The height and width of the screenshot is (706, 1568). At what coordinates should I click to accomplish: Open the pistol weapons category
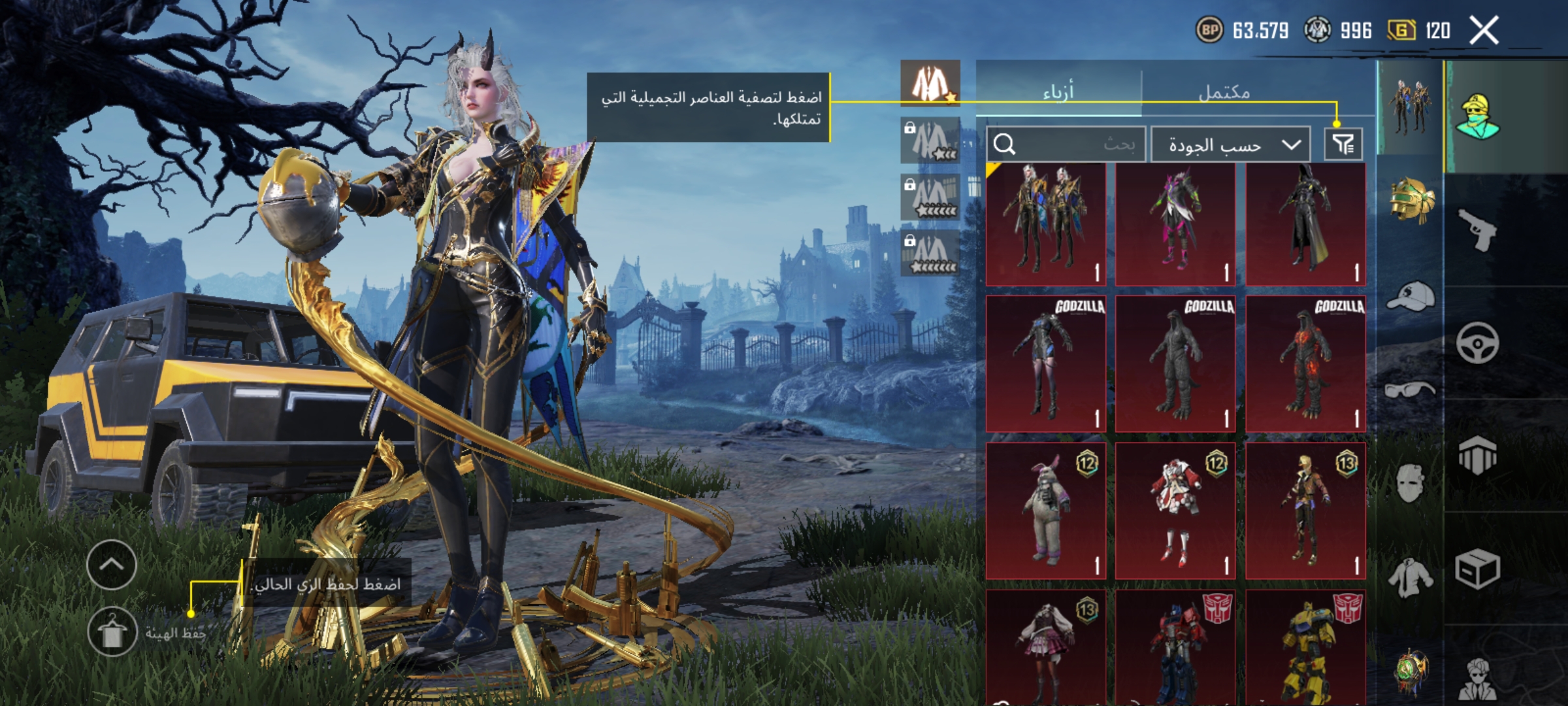(x=1477, y=229)
